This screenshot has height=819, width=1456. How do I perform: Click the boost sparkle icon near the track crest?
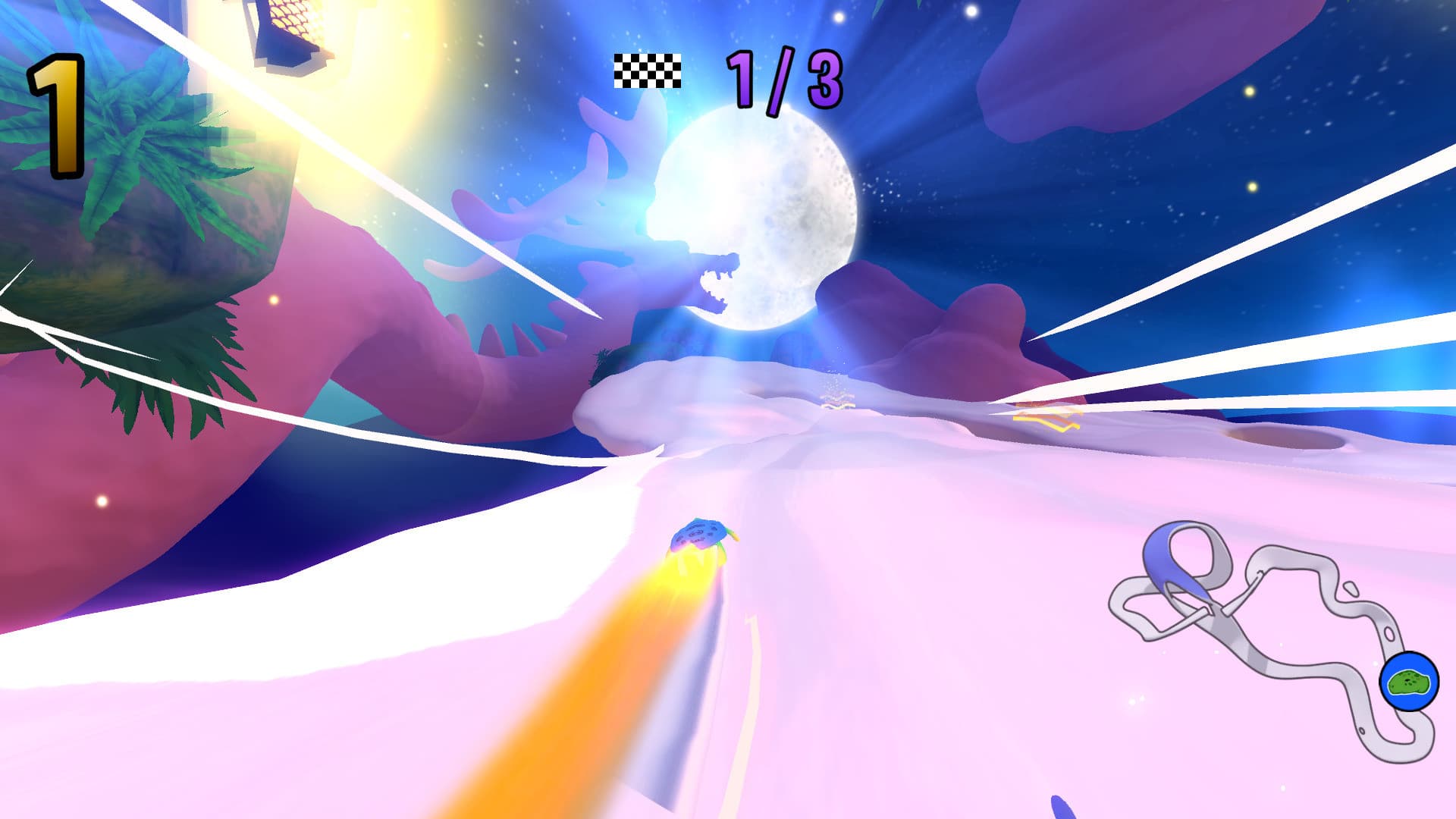(838, 404)
